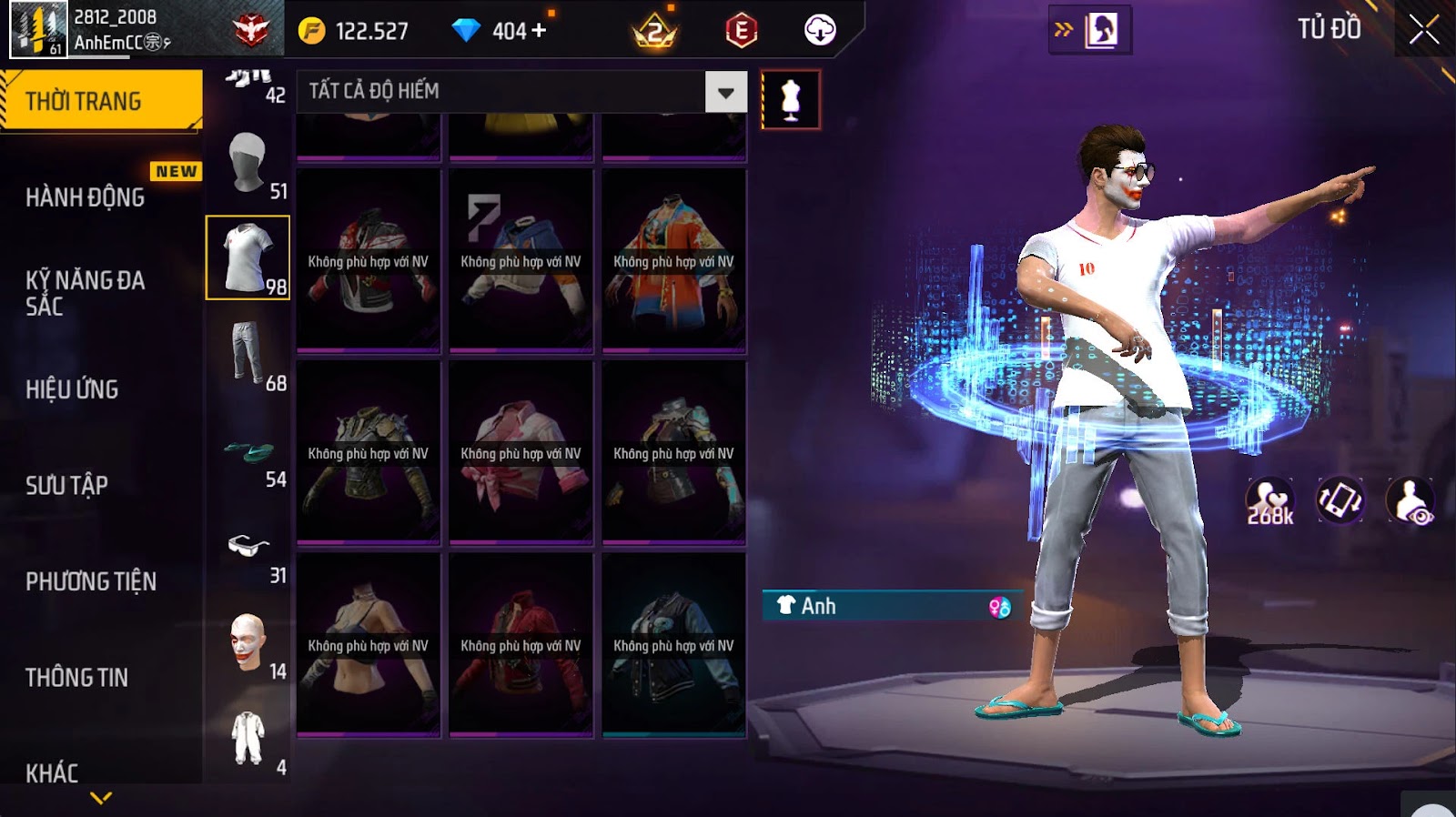This screenshot has width=1456, height=817.
Task: Open the Tất Cả Độ Hiếm rarity dropdown
Action: (725, 92)
